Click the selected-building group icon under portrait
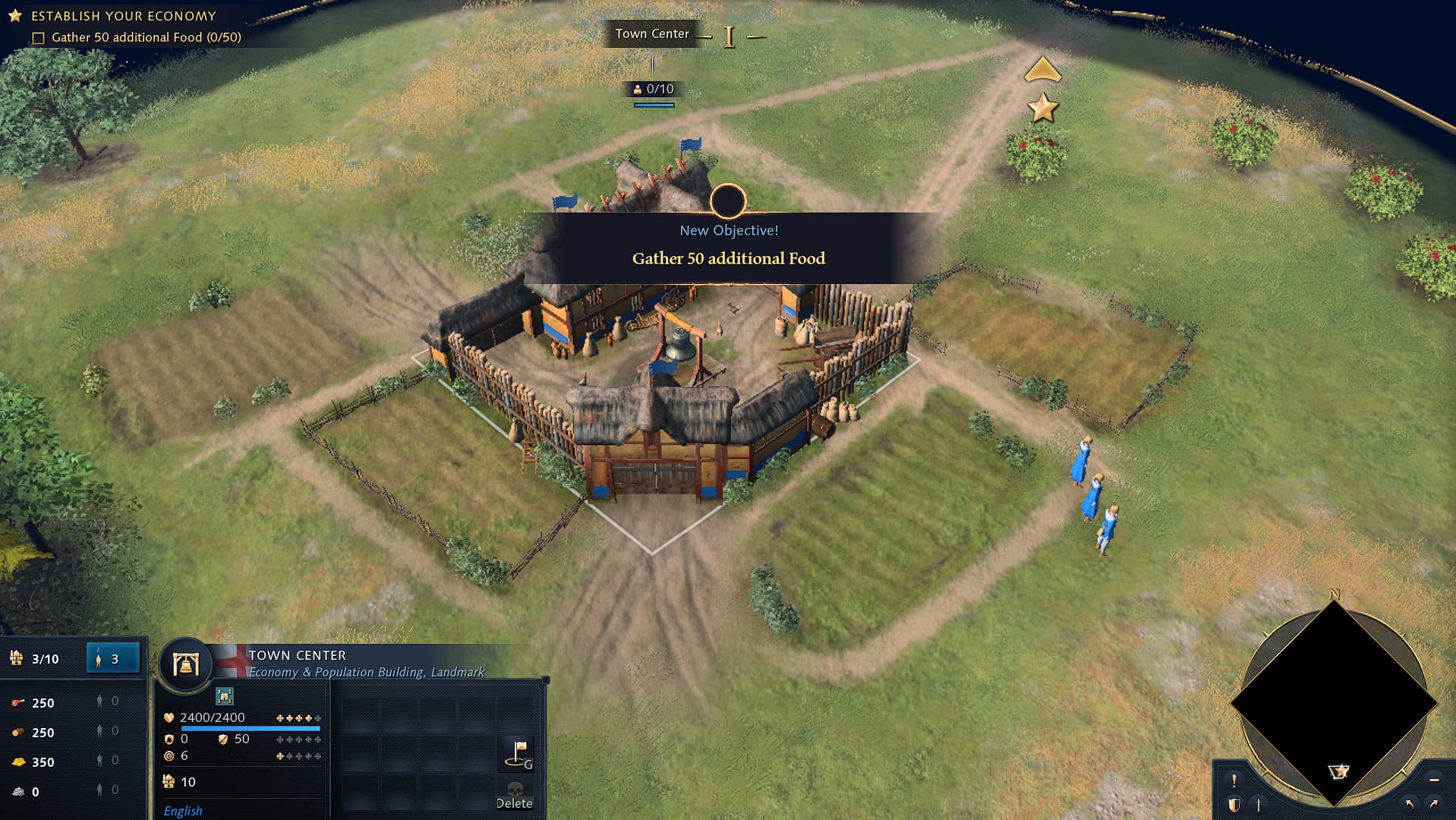This screenshot has height=820, width=1456. 225,695
